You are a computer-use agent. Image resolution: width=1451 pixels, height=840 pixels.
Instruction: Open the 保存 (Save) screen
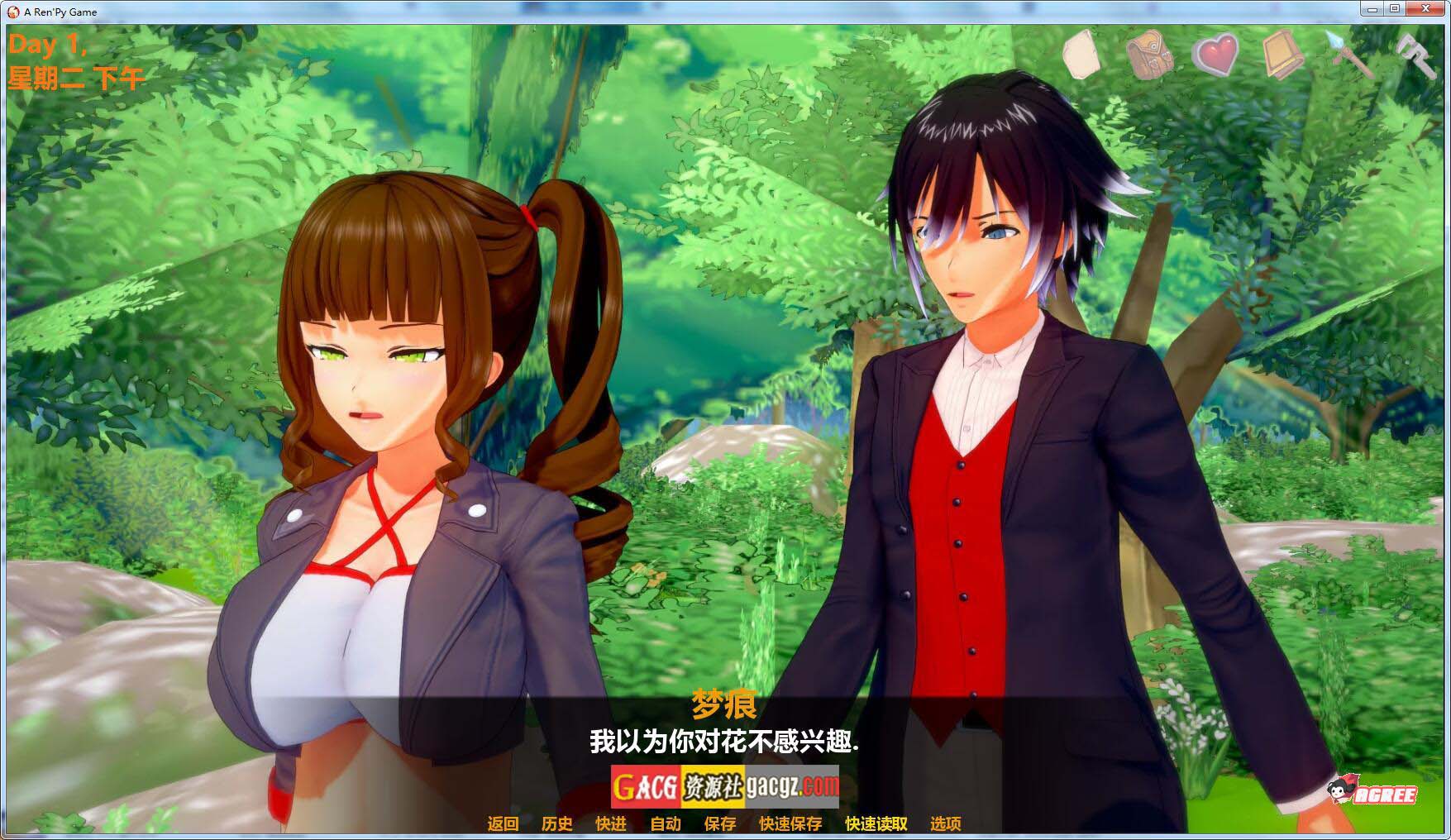click(x=720, y=823)
